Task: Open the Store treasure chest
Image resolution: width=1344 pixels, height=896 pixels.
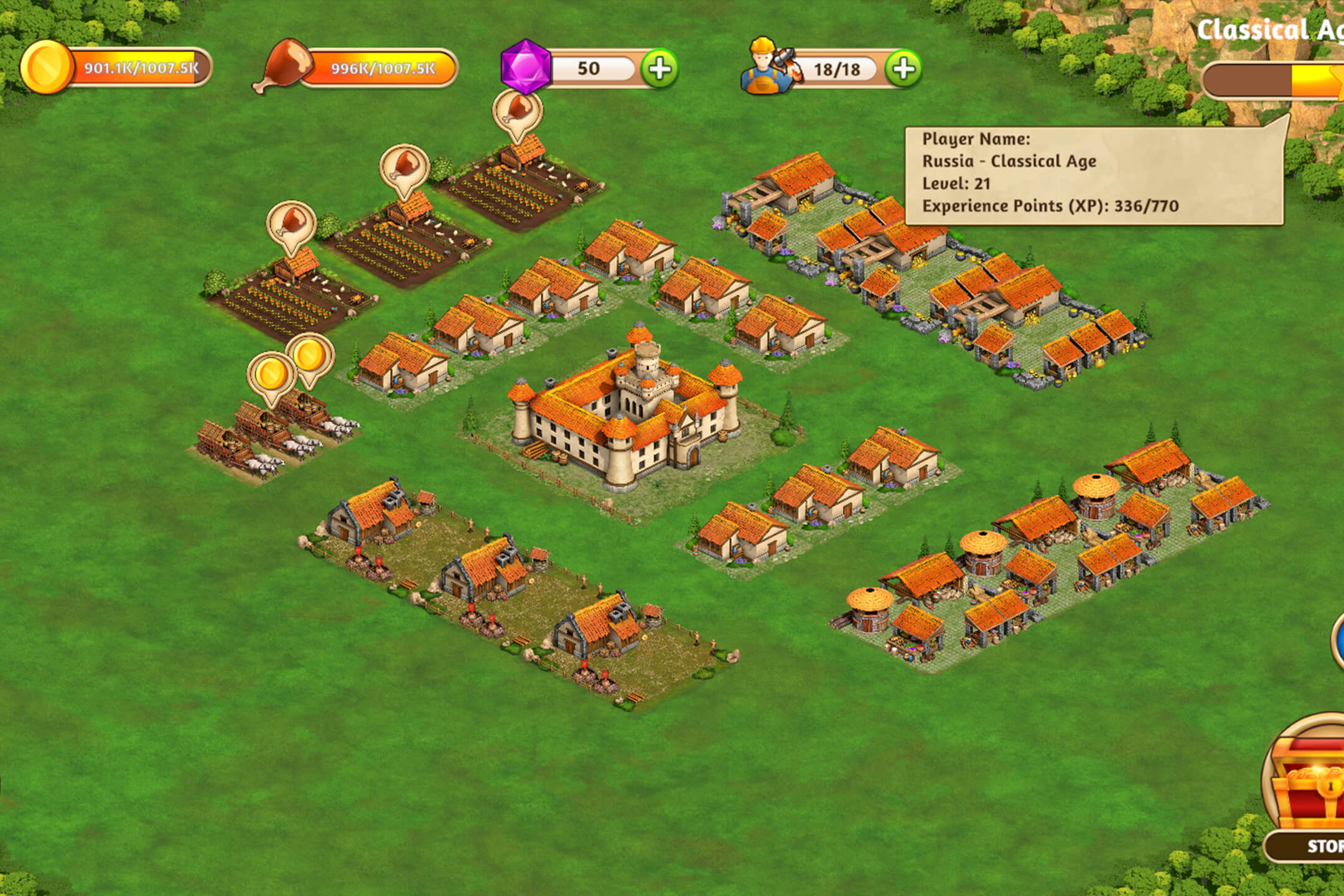Action: point(1307,784)
